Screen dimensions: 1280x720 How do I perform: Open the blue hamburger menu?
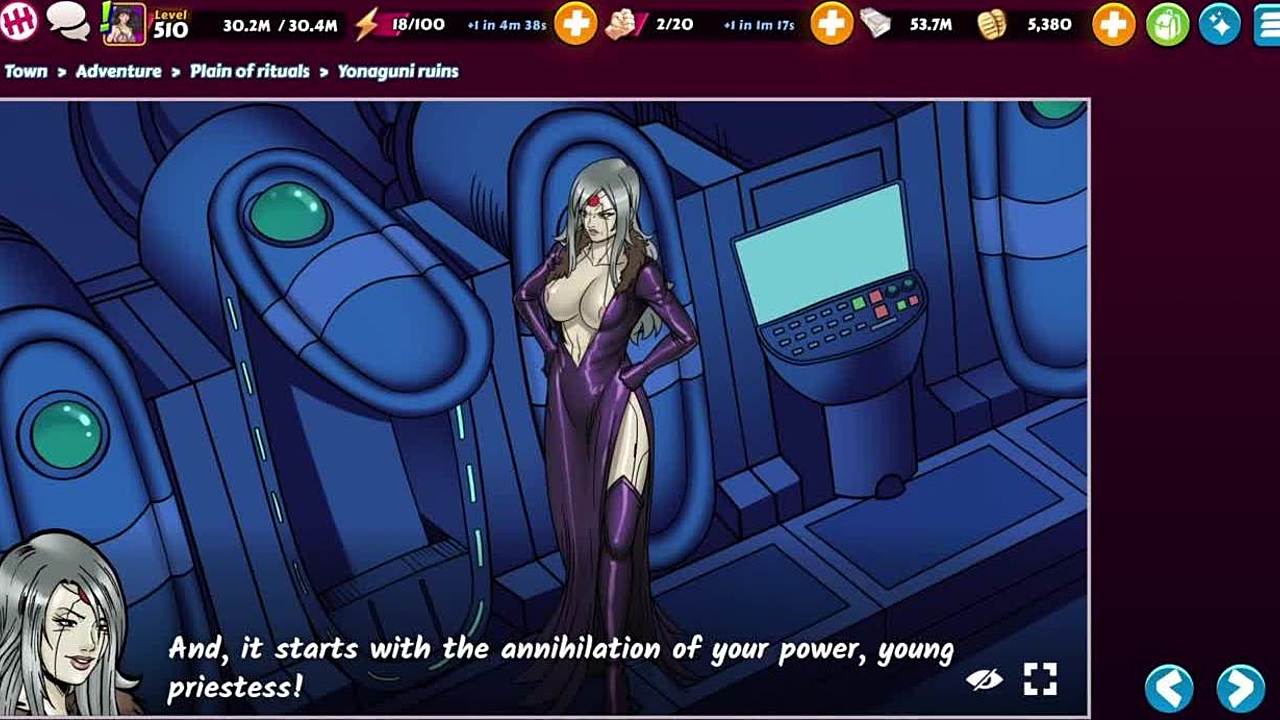coord(1268,24)
